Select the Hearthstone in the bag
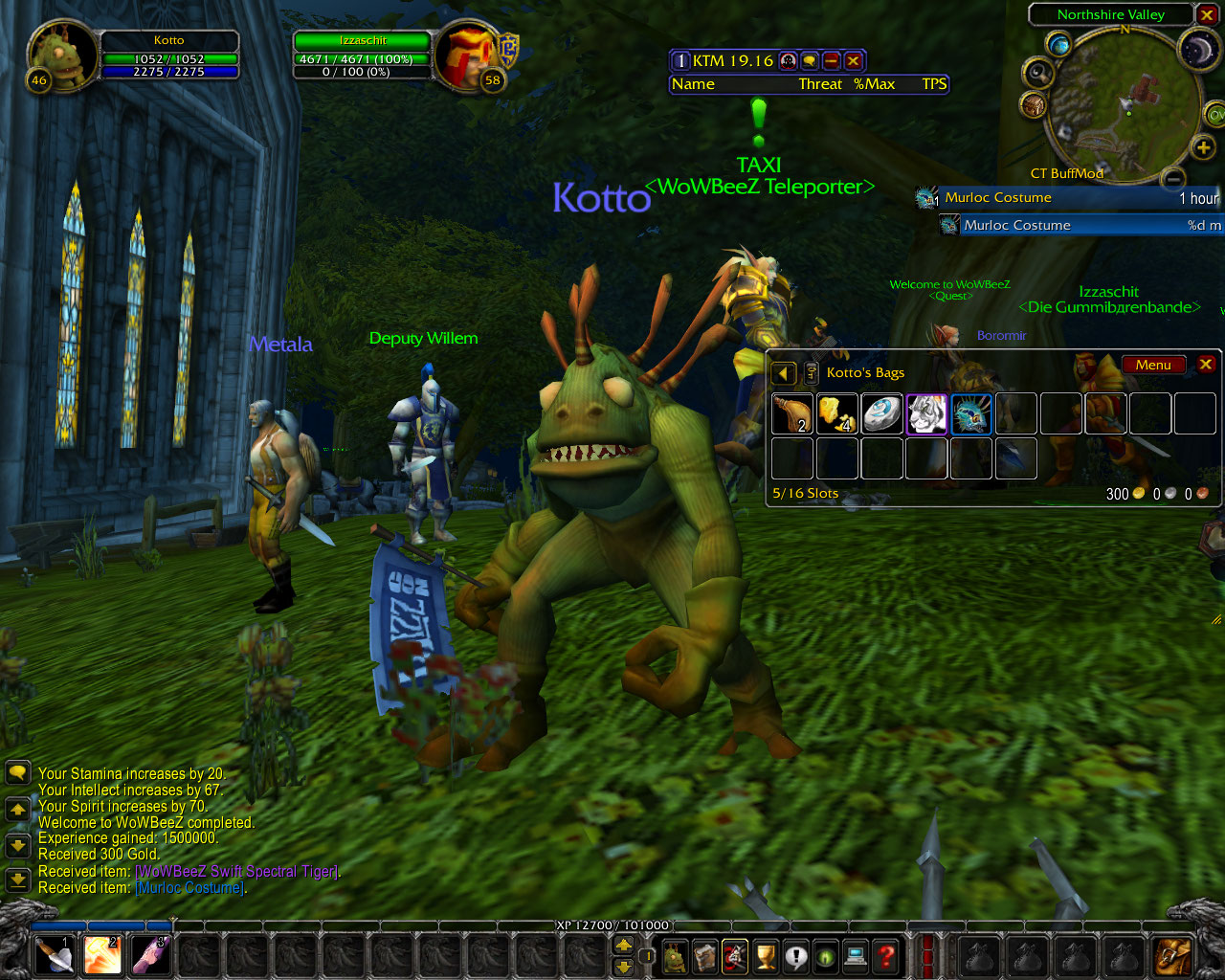 (x=881, y=414)
